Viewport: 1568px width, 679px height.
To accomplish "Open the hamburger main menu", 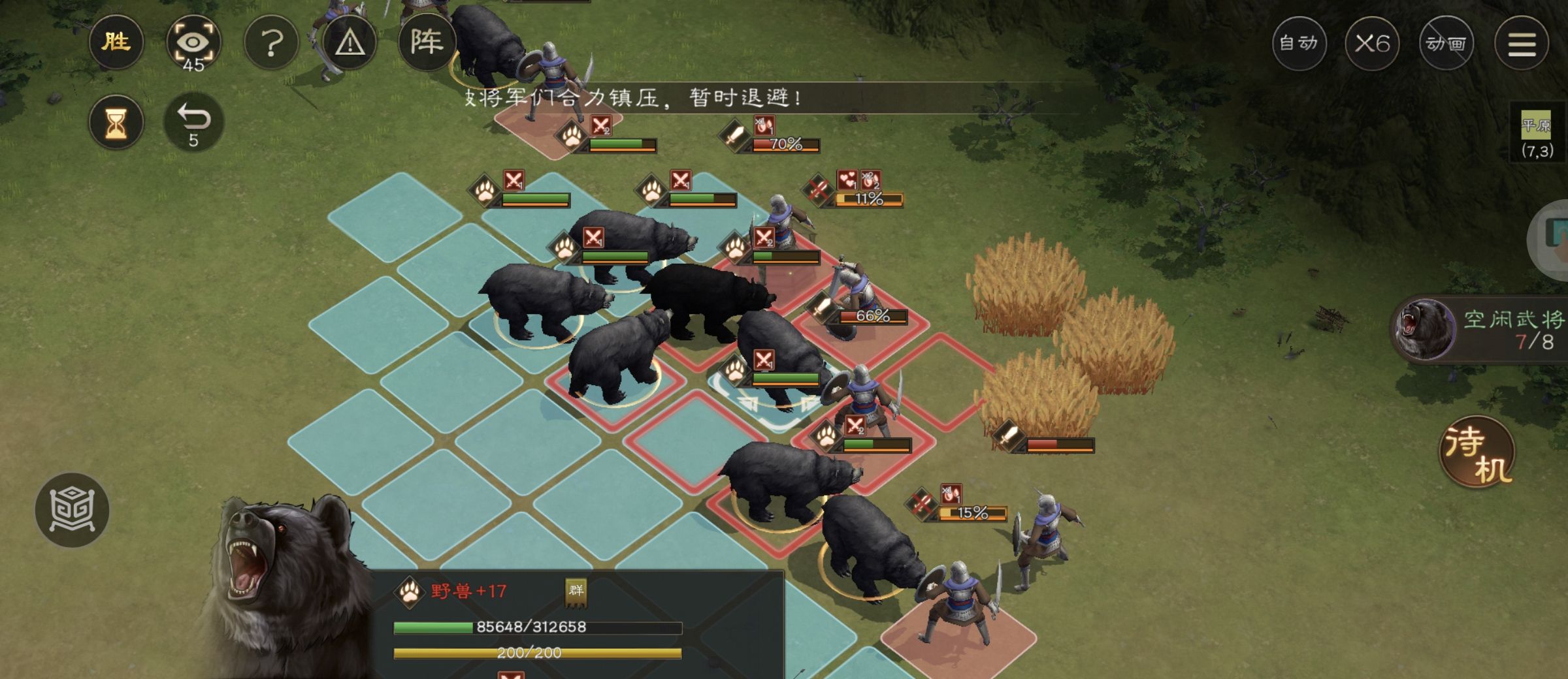I will [x=1522, y=44].
